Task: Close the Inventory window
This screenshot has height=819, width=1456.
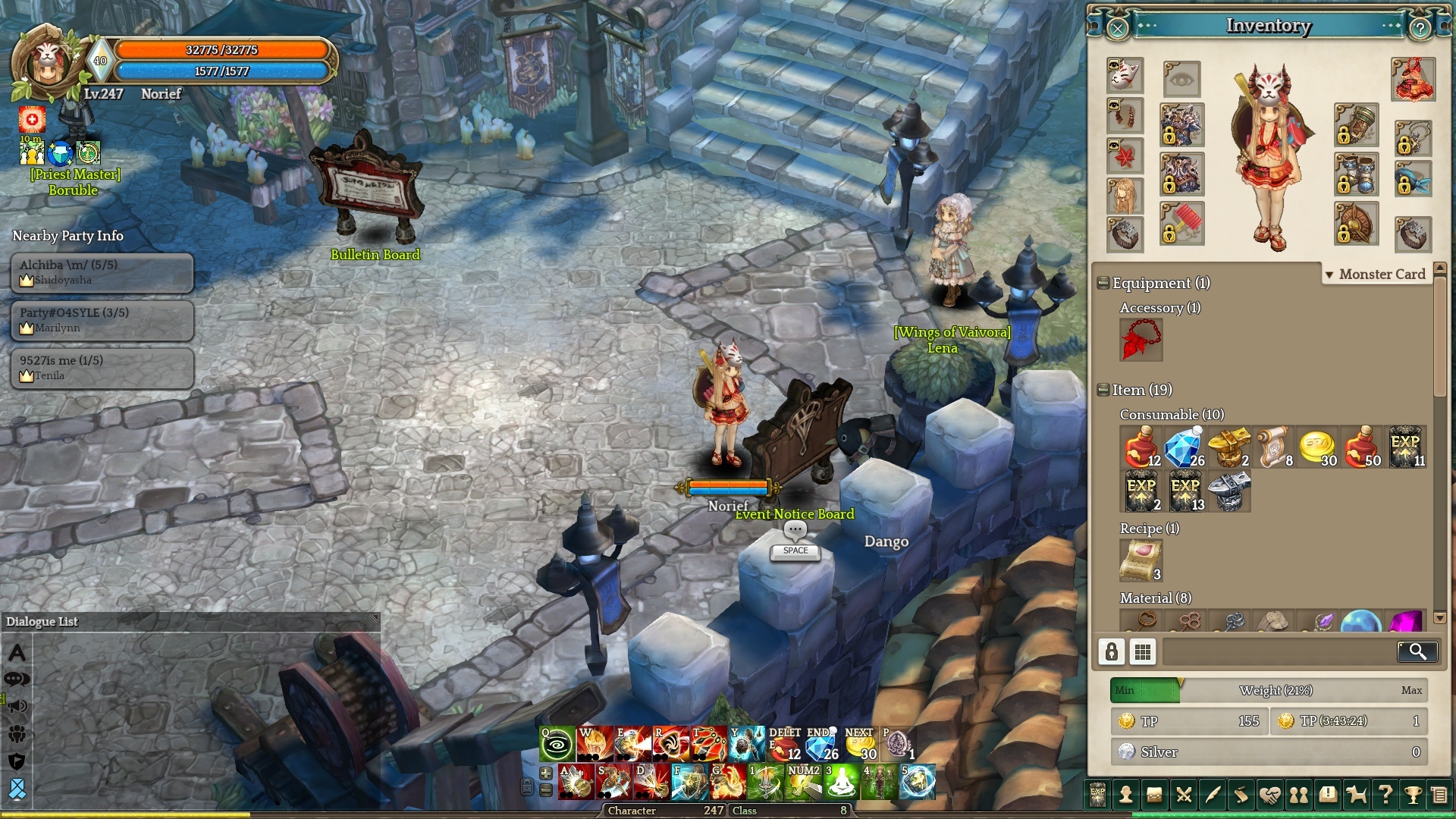Action: click(x=1118, y=29)
